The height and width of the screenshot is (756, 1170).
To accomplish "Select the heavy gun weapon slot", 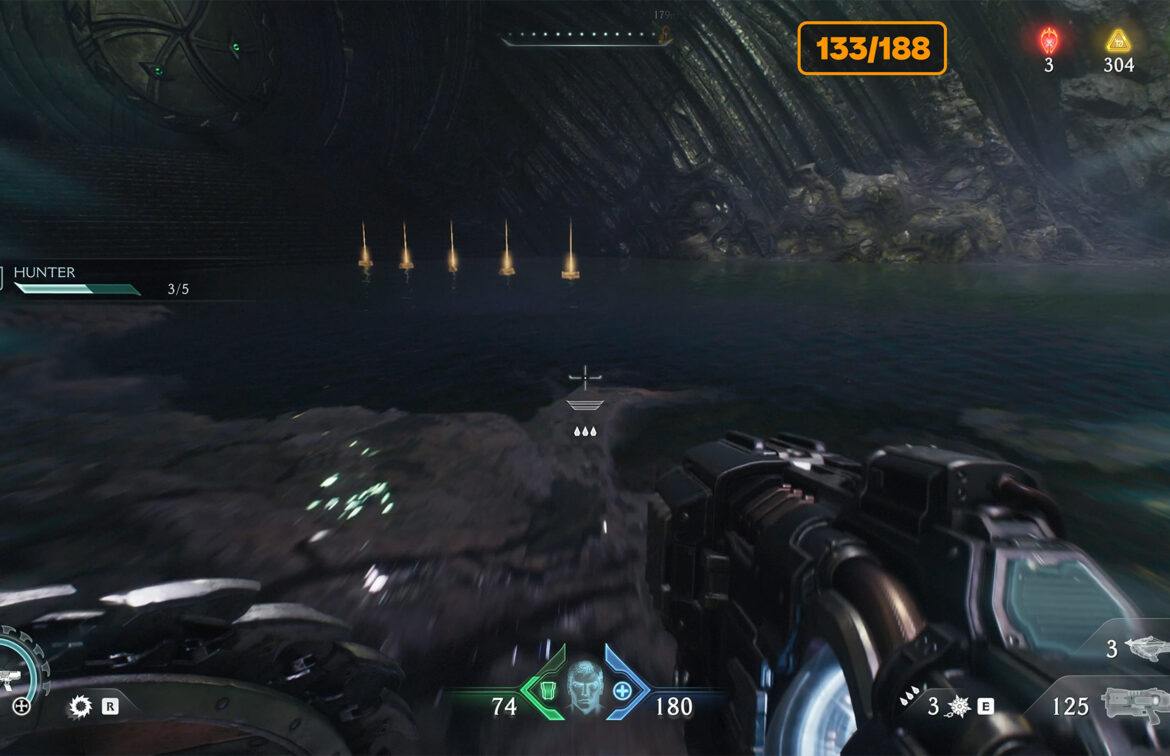I will 1134,706.
